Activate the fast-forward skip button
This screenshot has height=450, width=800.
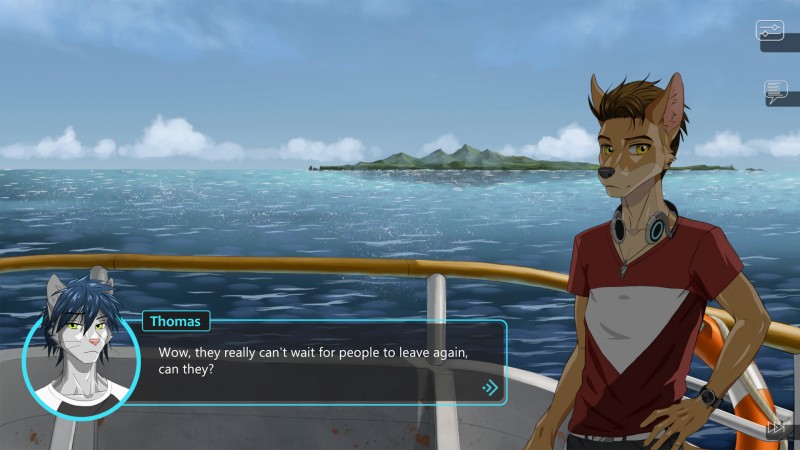point(775,427)
